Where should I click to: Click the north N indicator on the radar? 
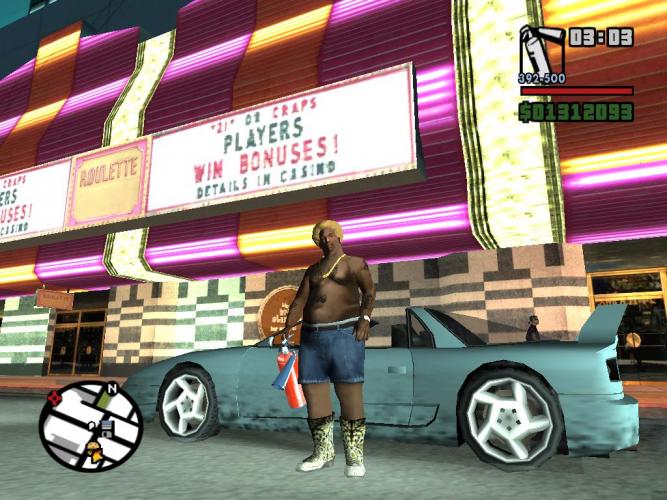112,388
